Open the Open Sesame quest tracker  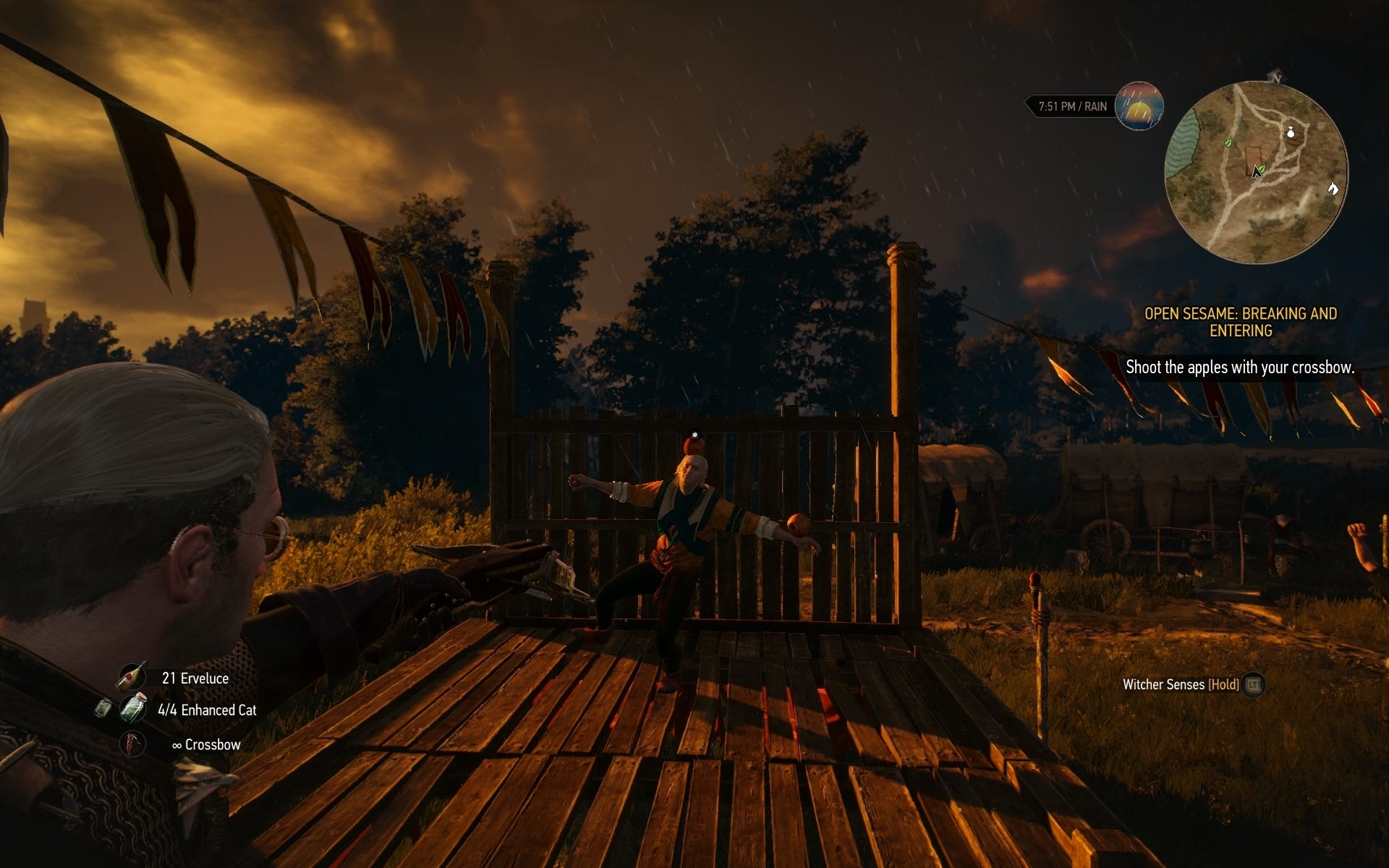[x=1240, y=322]
